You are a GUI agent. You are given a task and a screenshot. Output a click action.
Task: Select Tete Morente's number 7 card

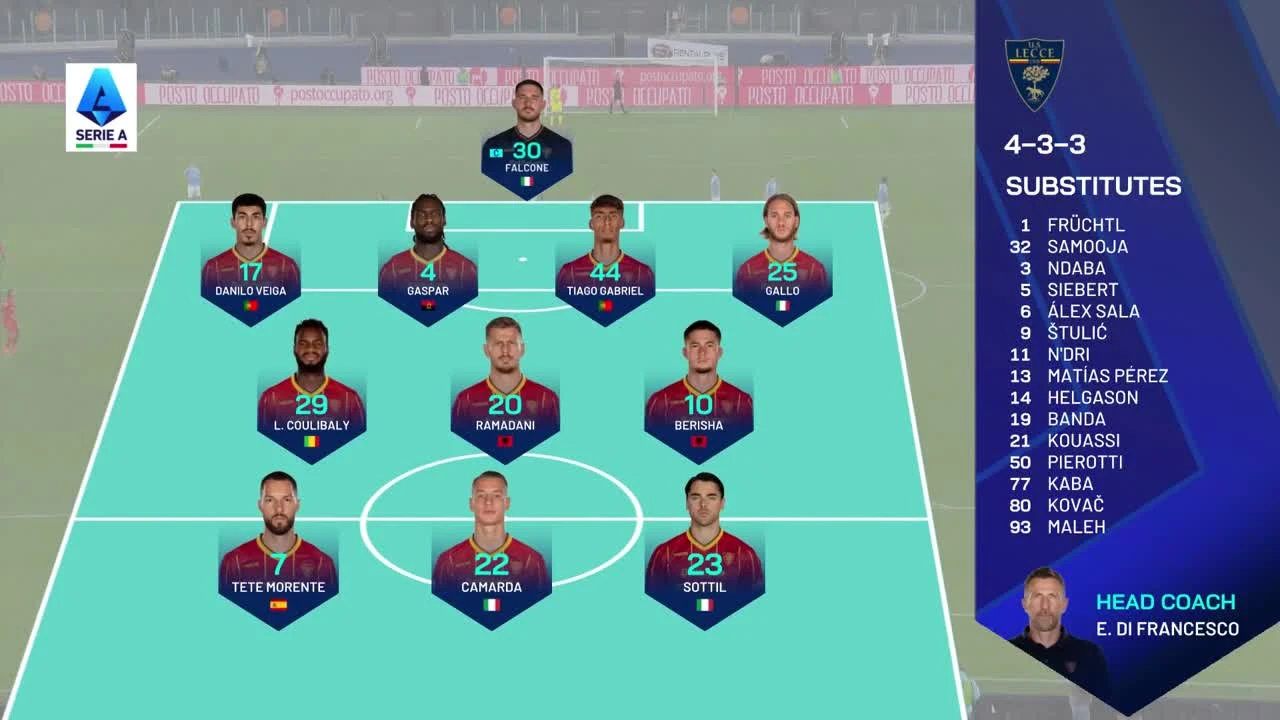pos(278,570)
